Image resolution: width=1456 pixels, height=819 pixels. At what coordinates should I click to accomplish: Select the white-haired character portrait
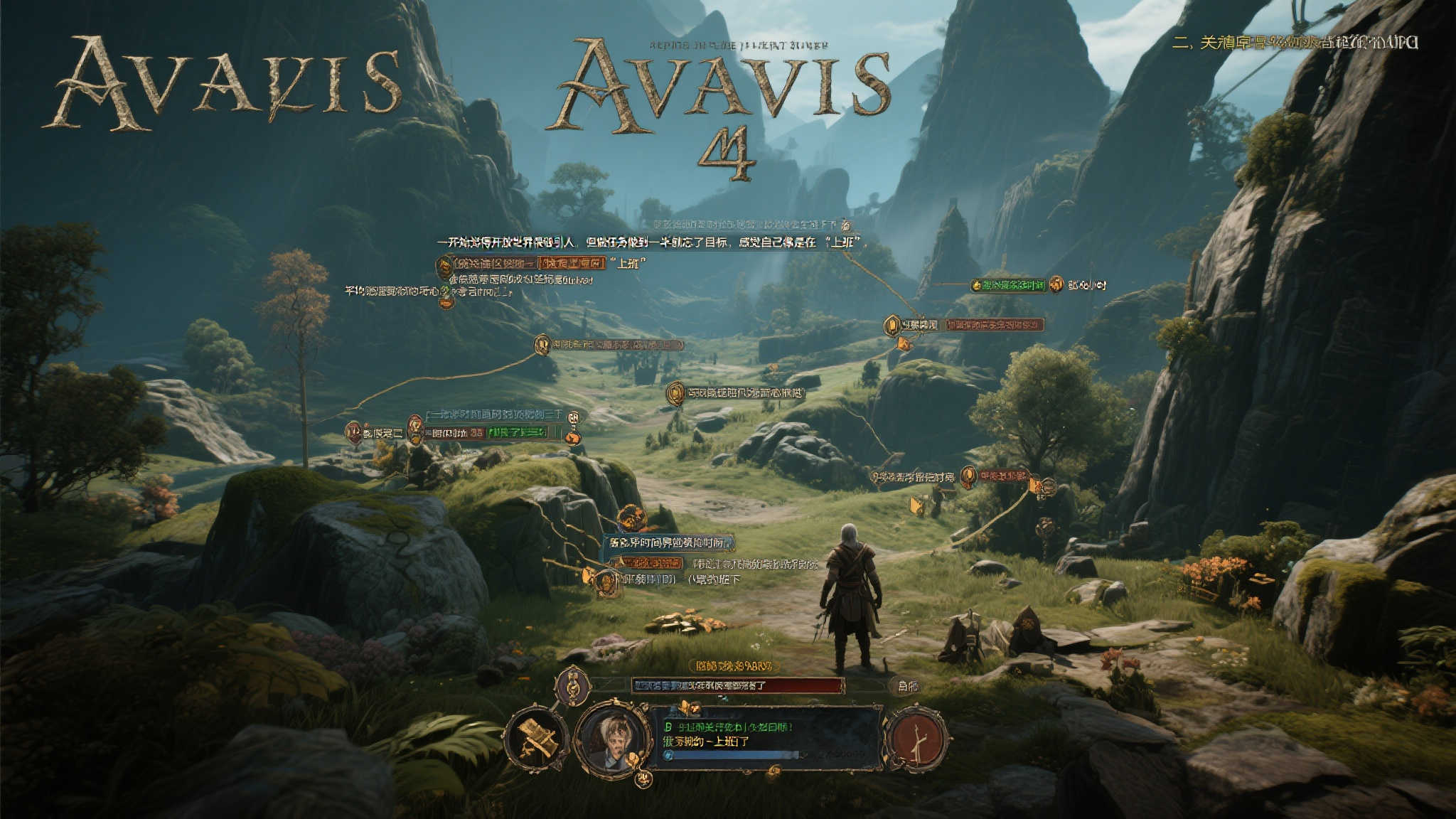[x=613, y=739]
